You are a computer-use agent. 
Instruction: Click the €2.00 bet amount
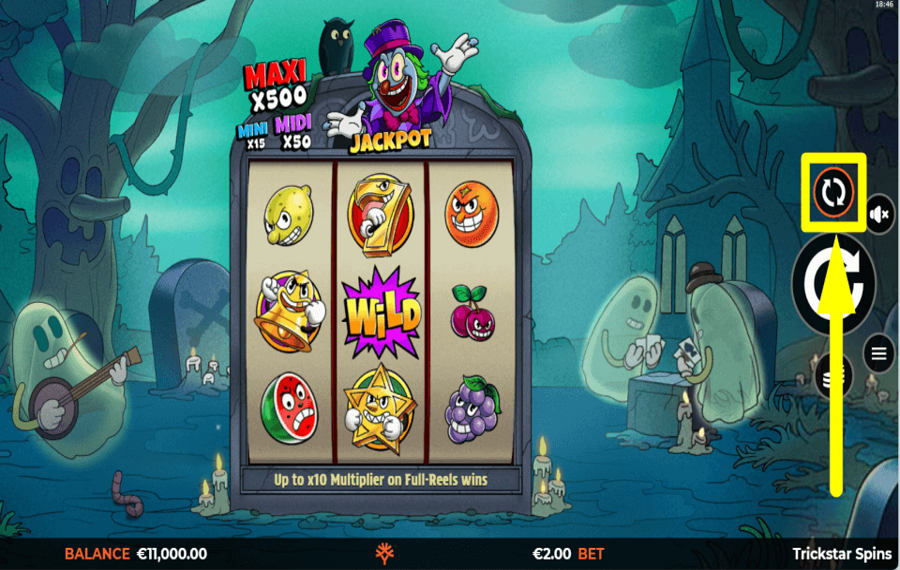(552, 553)
